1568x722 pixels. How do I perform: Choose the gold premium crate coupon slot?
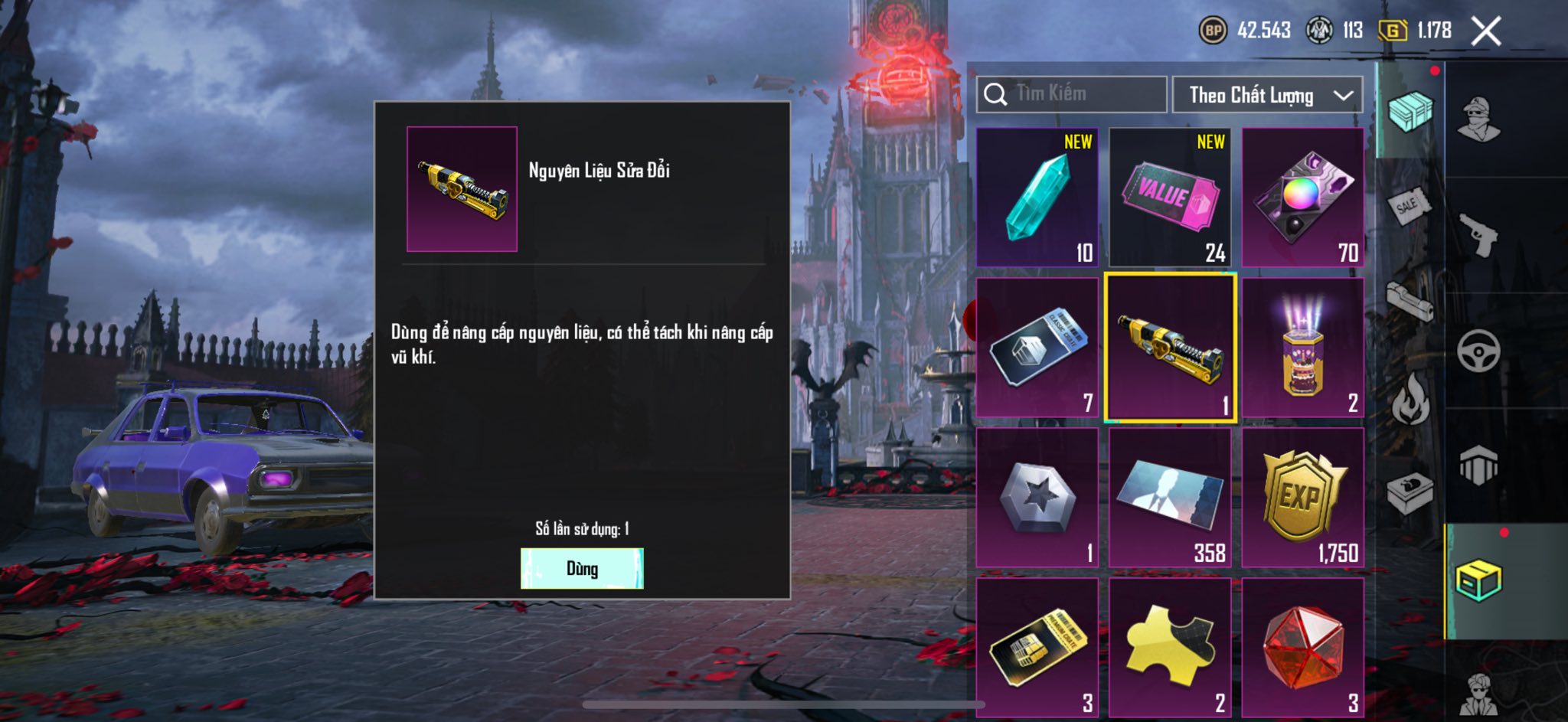1037,648
